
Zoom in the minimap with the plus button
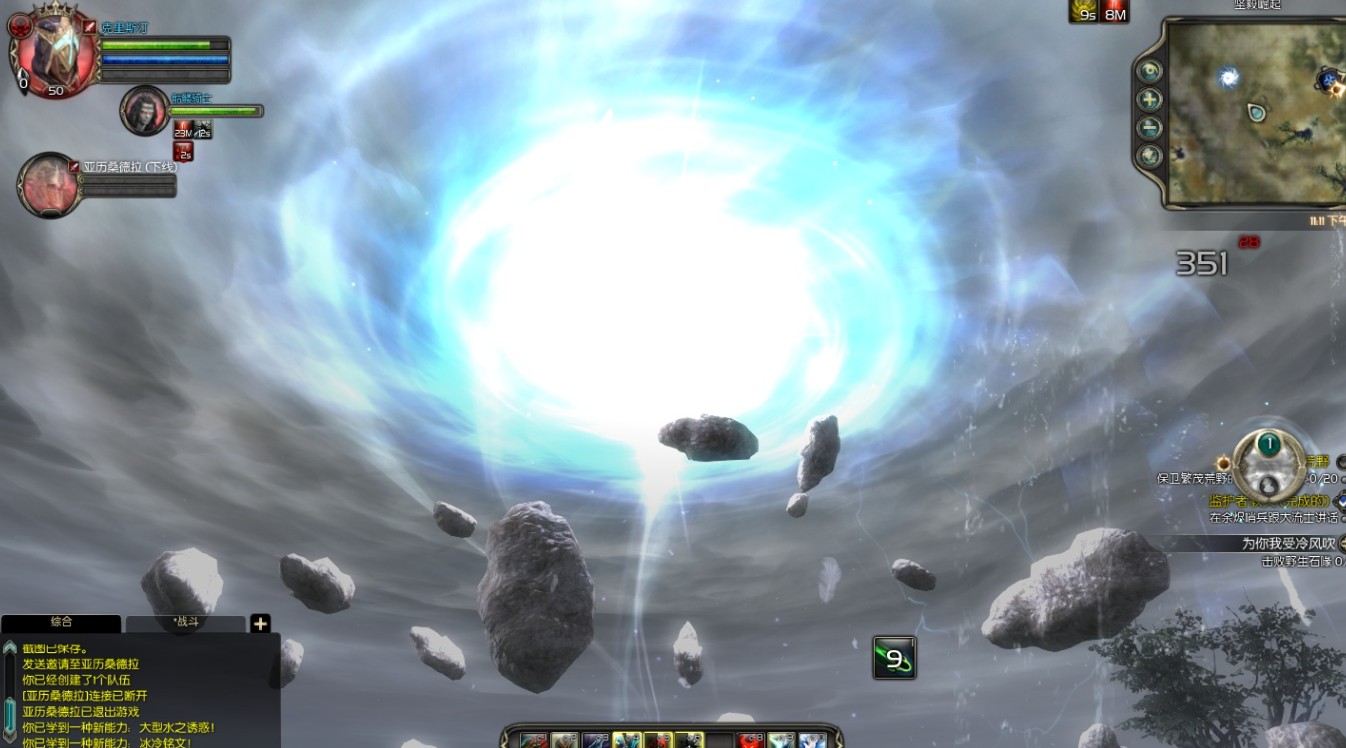tap(1150, 100)
